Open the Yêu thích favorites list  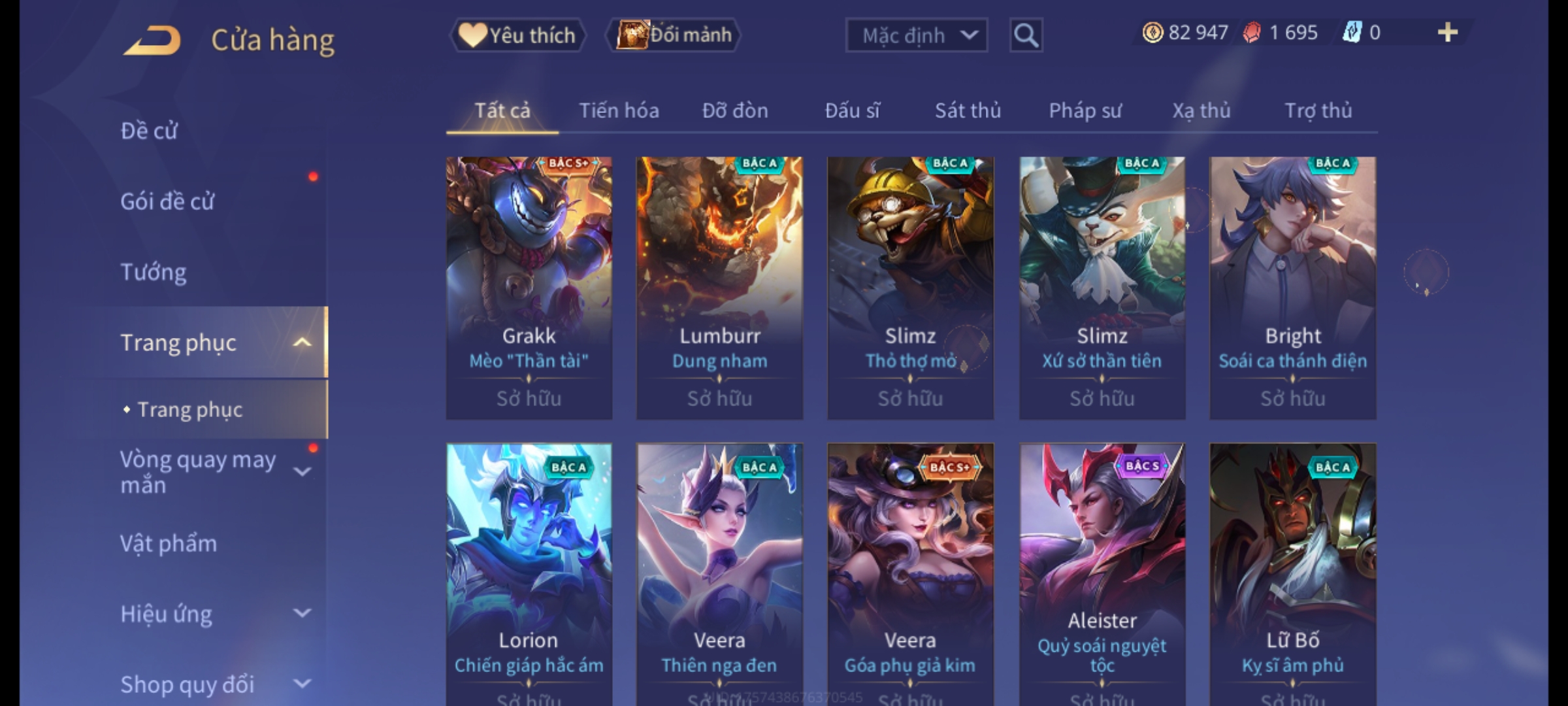click(x=517, y=35)
